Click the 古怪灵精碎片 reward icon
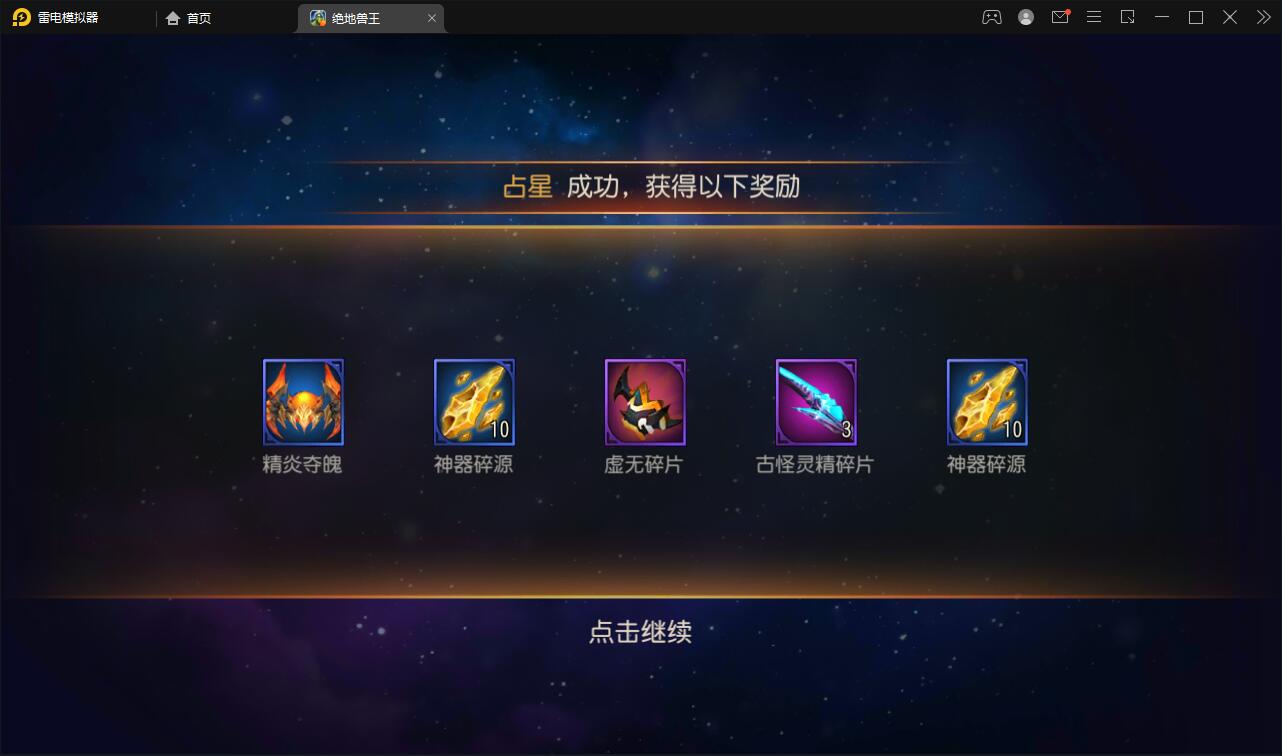The height and width of the screenshot is (756, 1282). click(x=815, y=402)
